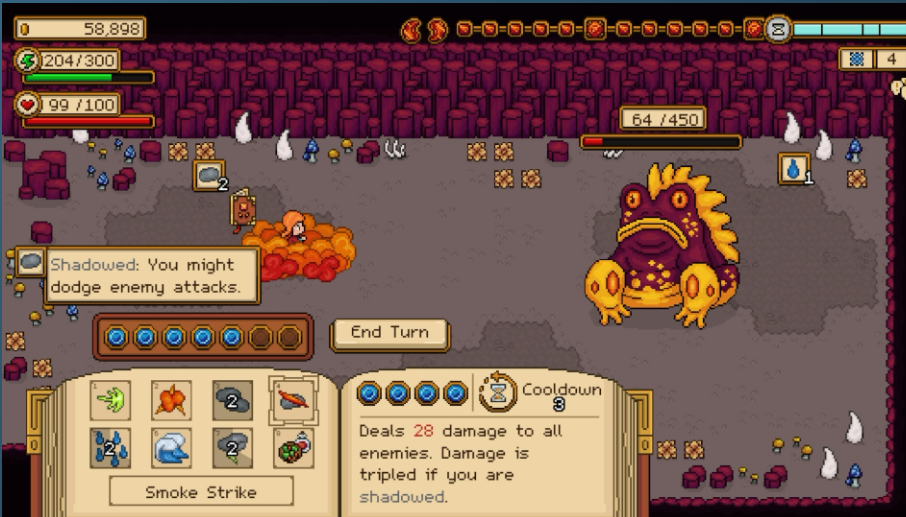This screenshot has width=906, height=517.
Task: Select the highlighted Smoke Strike spell slot
Action: coord(293,400)
